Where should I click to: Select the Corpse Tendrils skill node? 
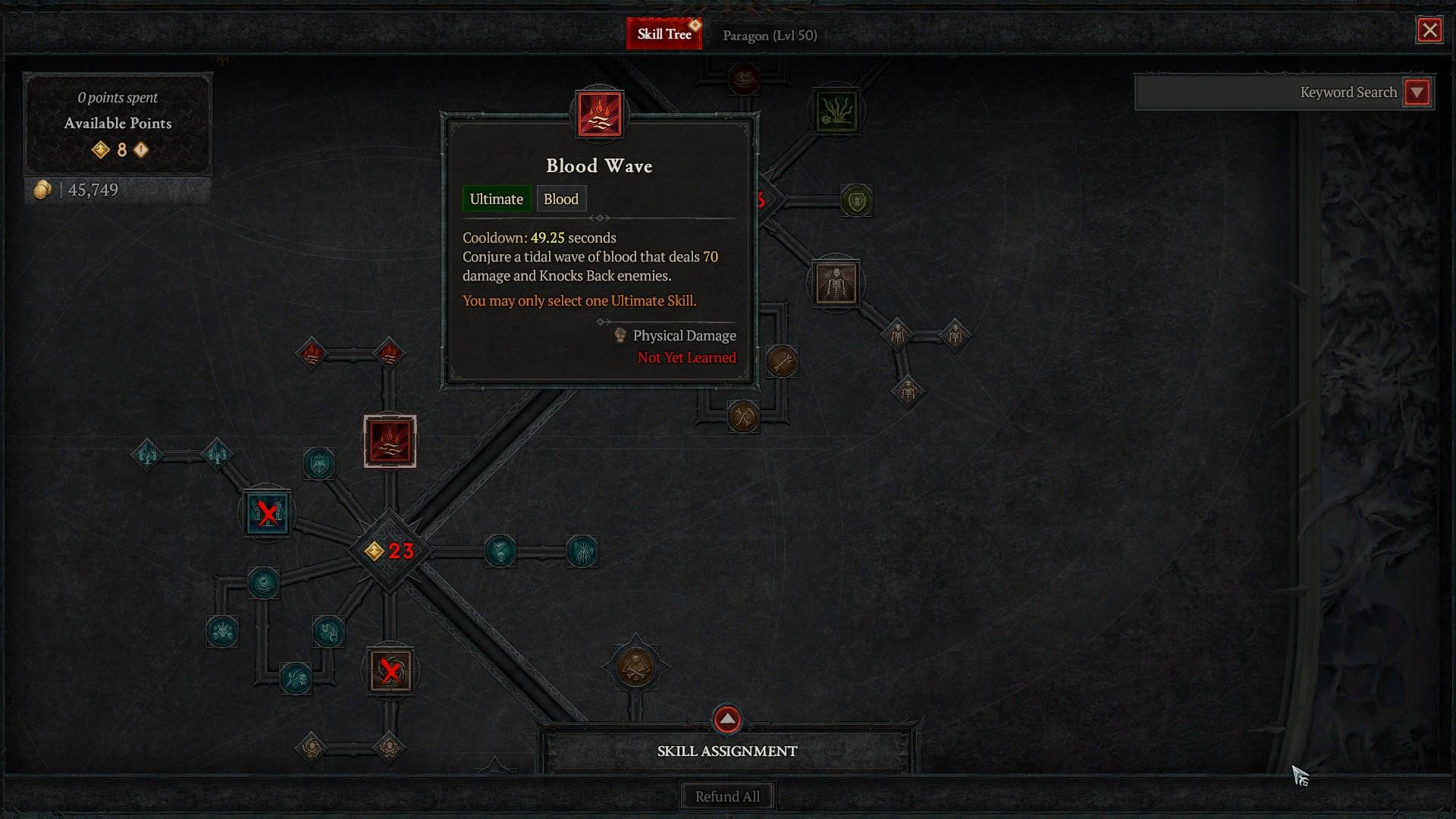(x=836, y=111)
